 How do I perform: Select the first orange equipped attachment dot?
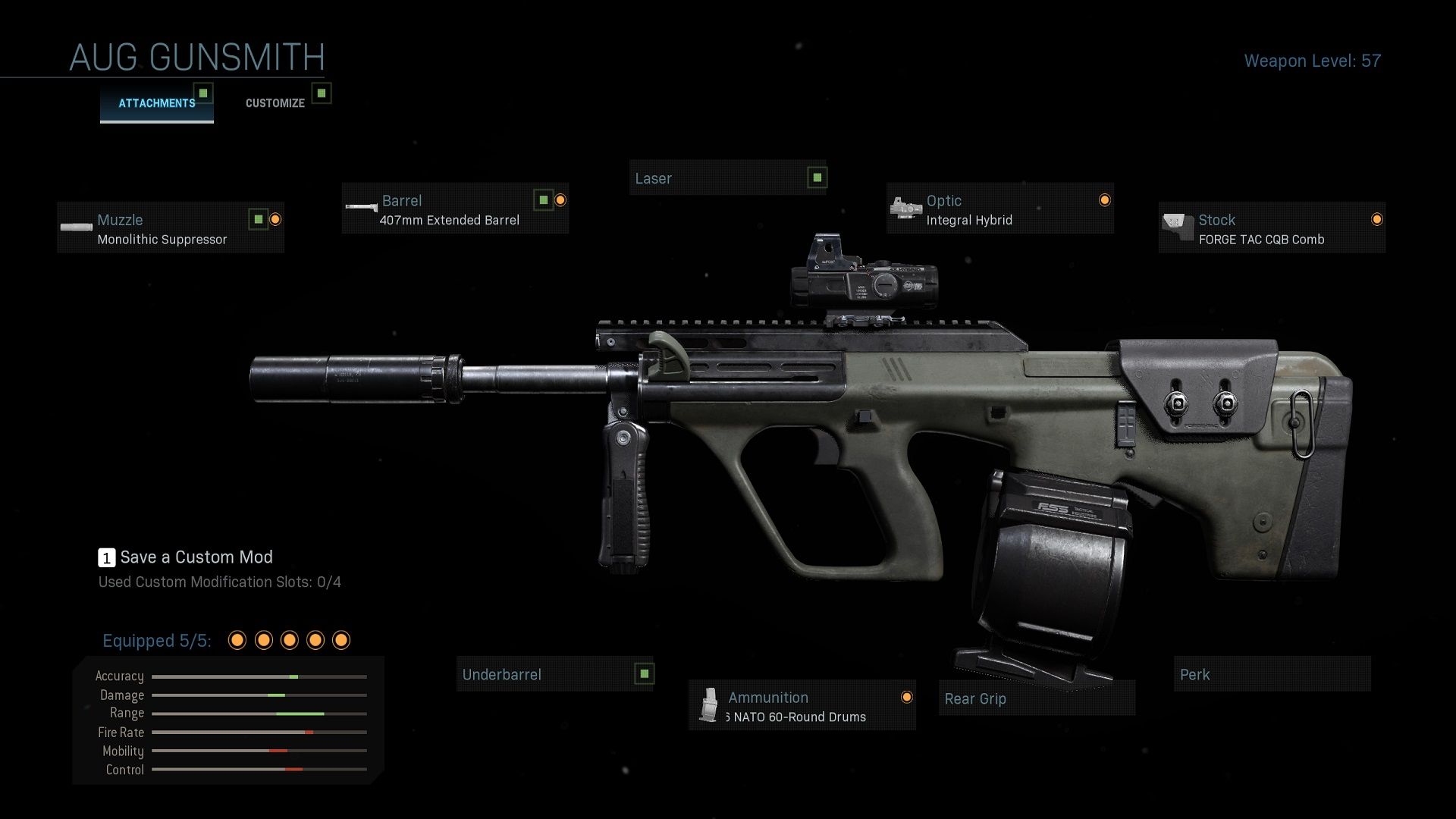pyautogui.click(x=237, y=641)
